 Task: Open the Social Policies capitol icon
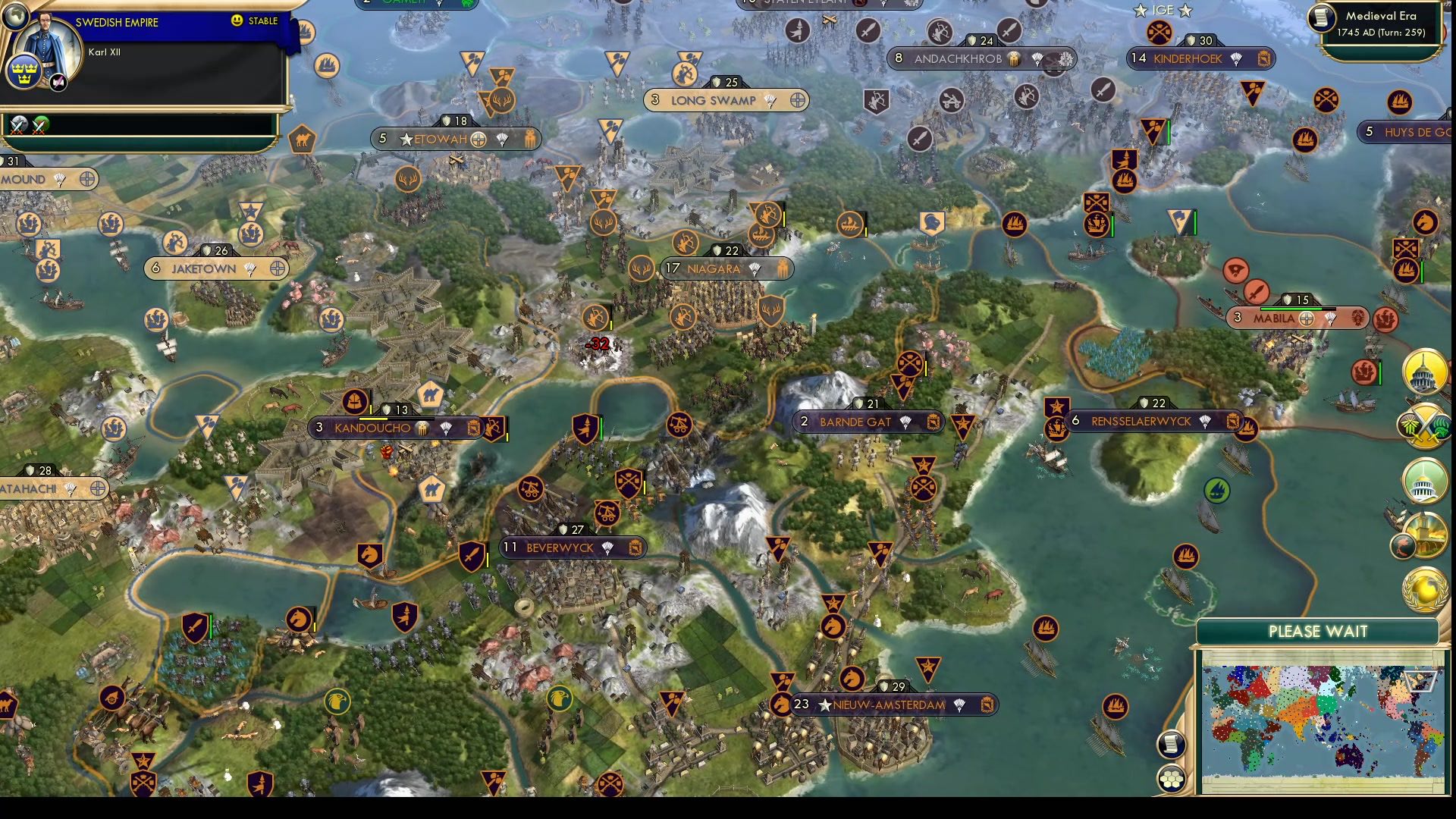click(1423, 372)
